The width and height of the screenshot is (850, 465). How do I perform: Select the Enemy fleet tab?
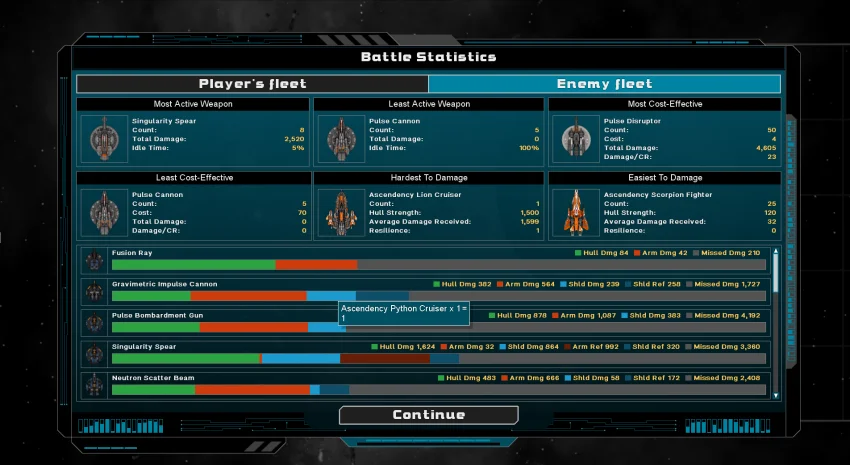604,84
